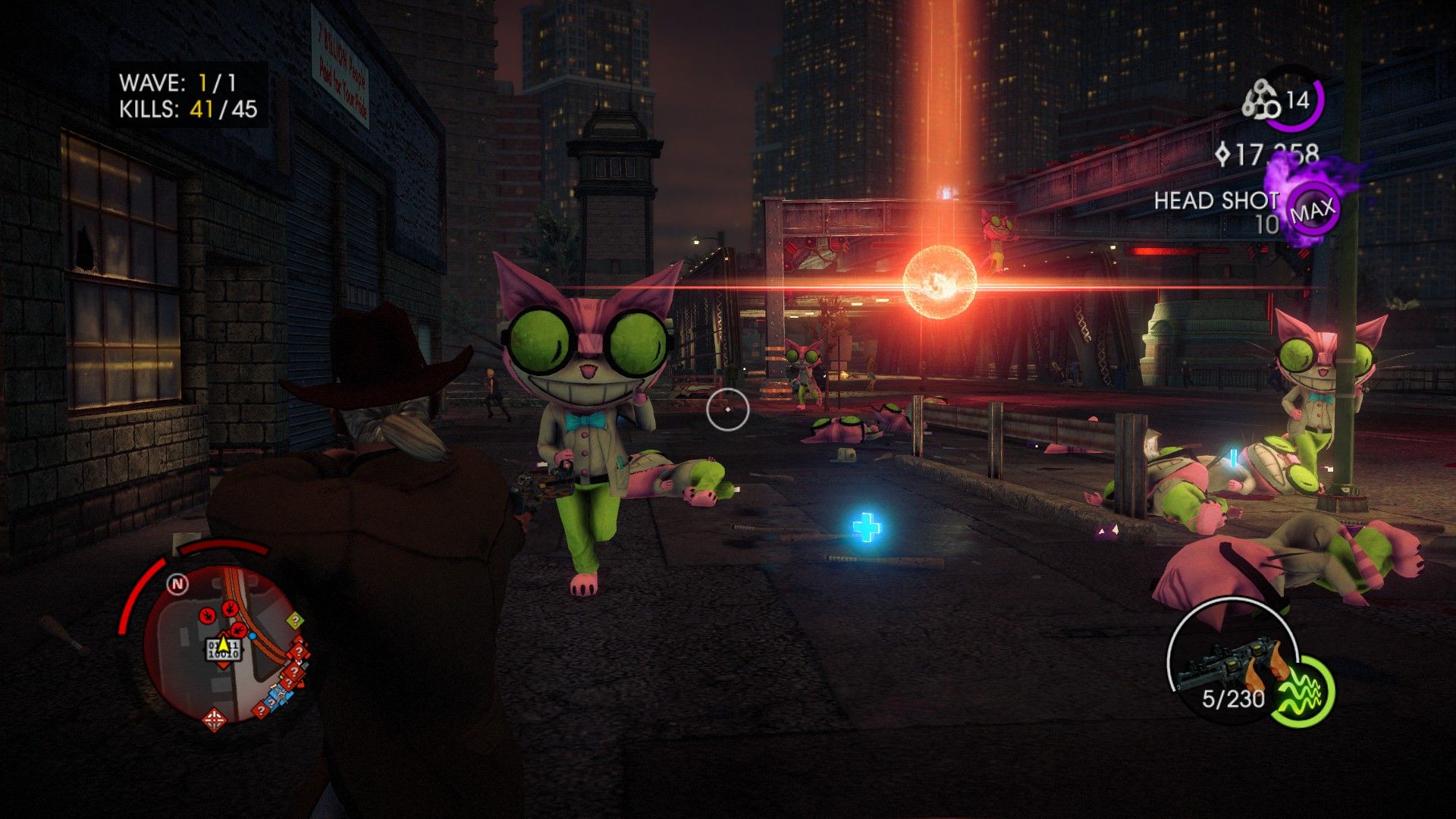
Task: Select the yellow player arrow on minimap
Action: click(x=224, y=643)
